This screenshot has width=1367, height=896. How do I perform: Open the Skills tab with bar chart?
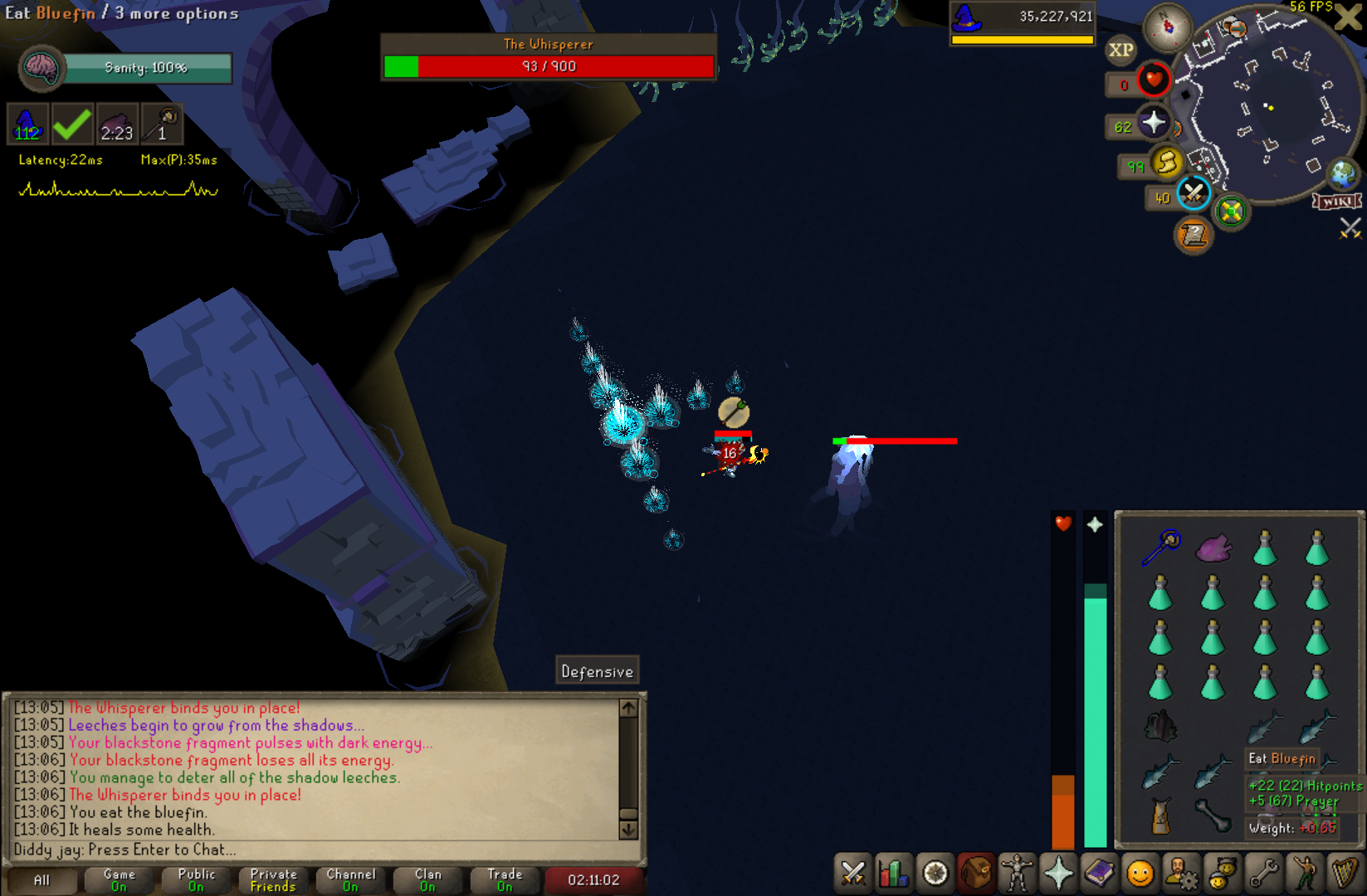pyautogui.click(x=893, y=873)
